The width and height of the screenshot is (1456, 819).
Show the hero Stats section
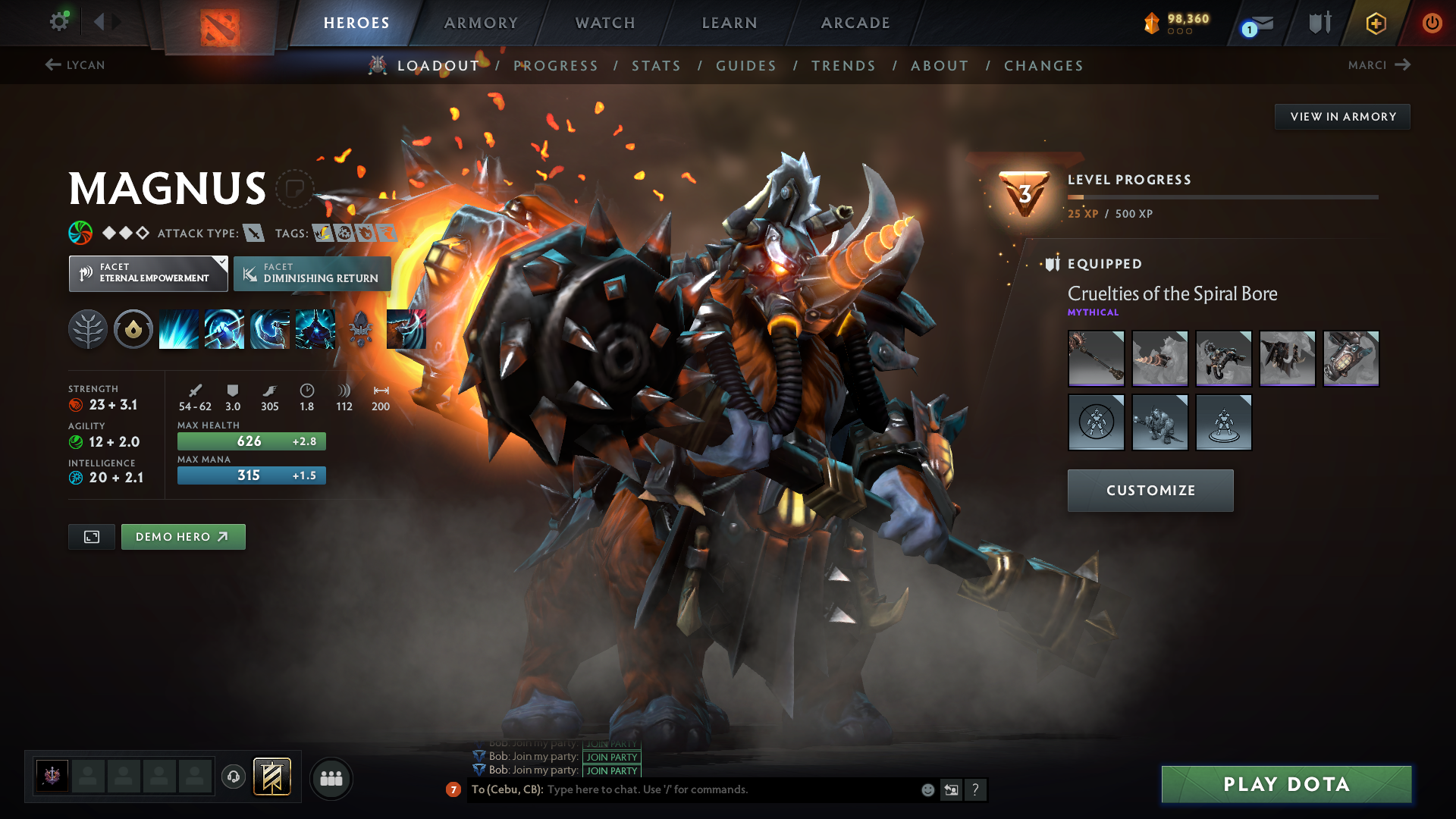click(x=656, y=66)
